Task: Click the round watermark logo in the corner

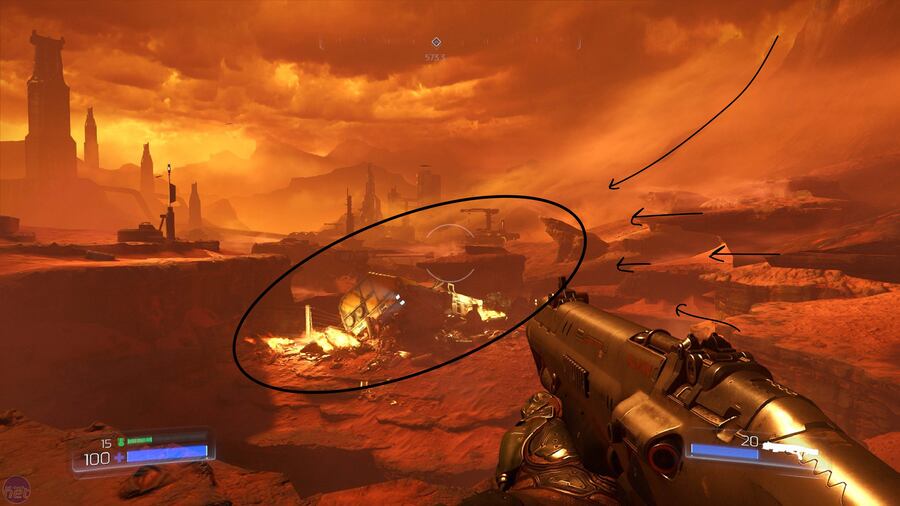Action: coord(15,490)
